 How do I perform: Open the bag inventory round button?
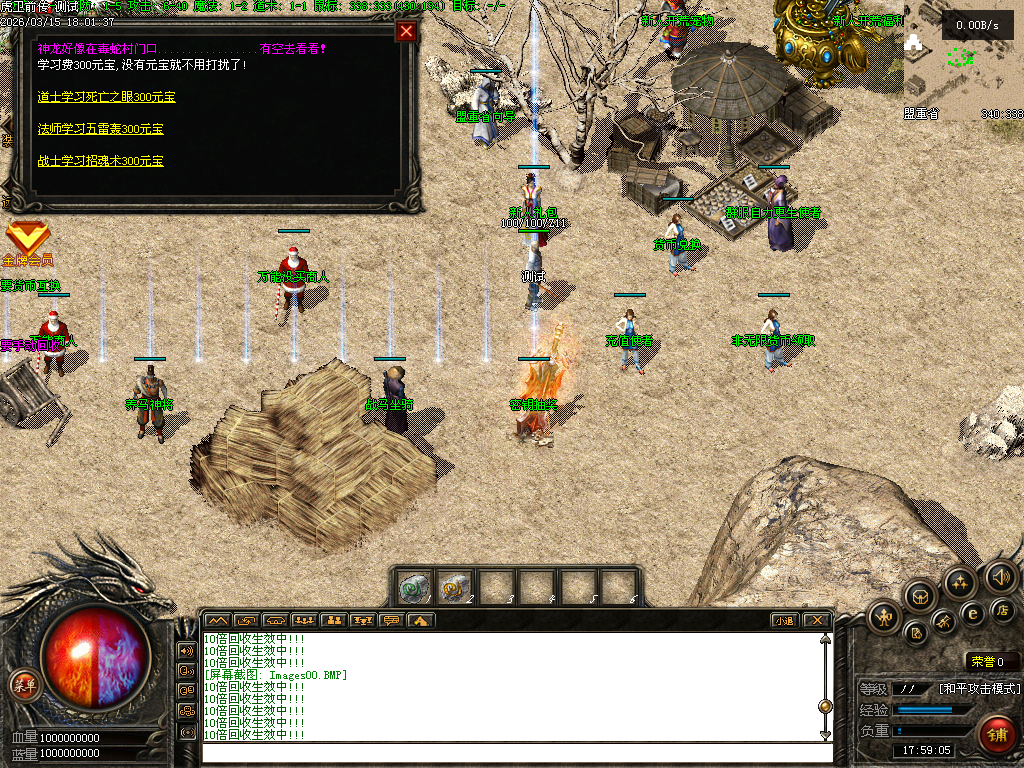tap(921, 596)
